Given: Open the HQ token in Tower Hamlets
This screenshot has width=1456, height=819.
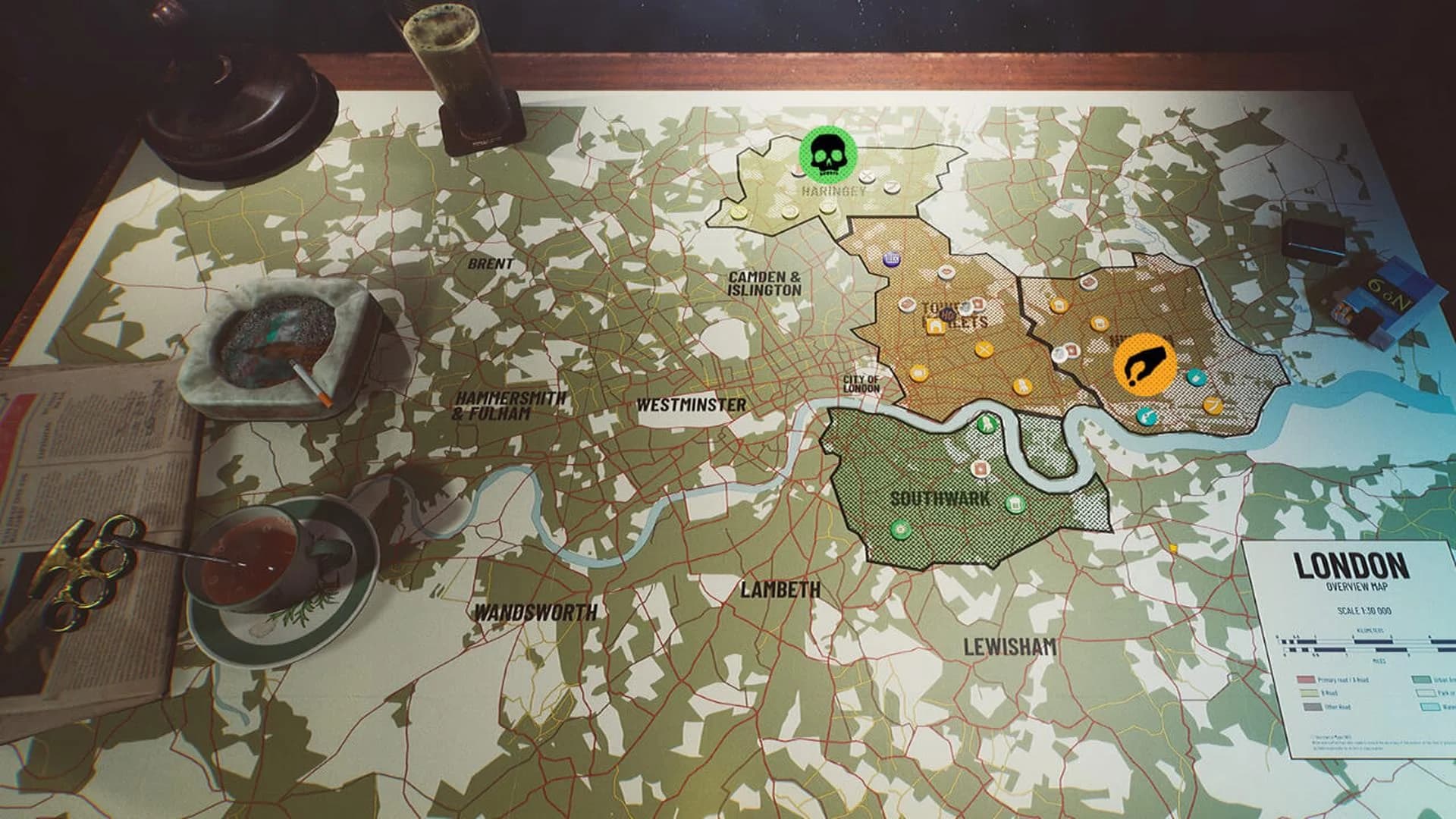Looking at the screenshot, I should pyautogui.click(x=947, y=313).
